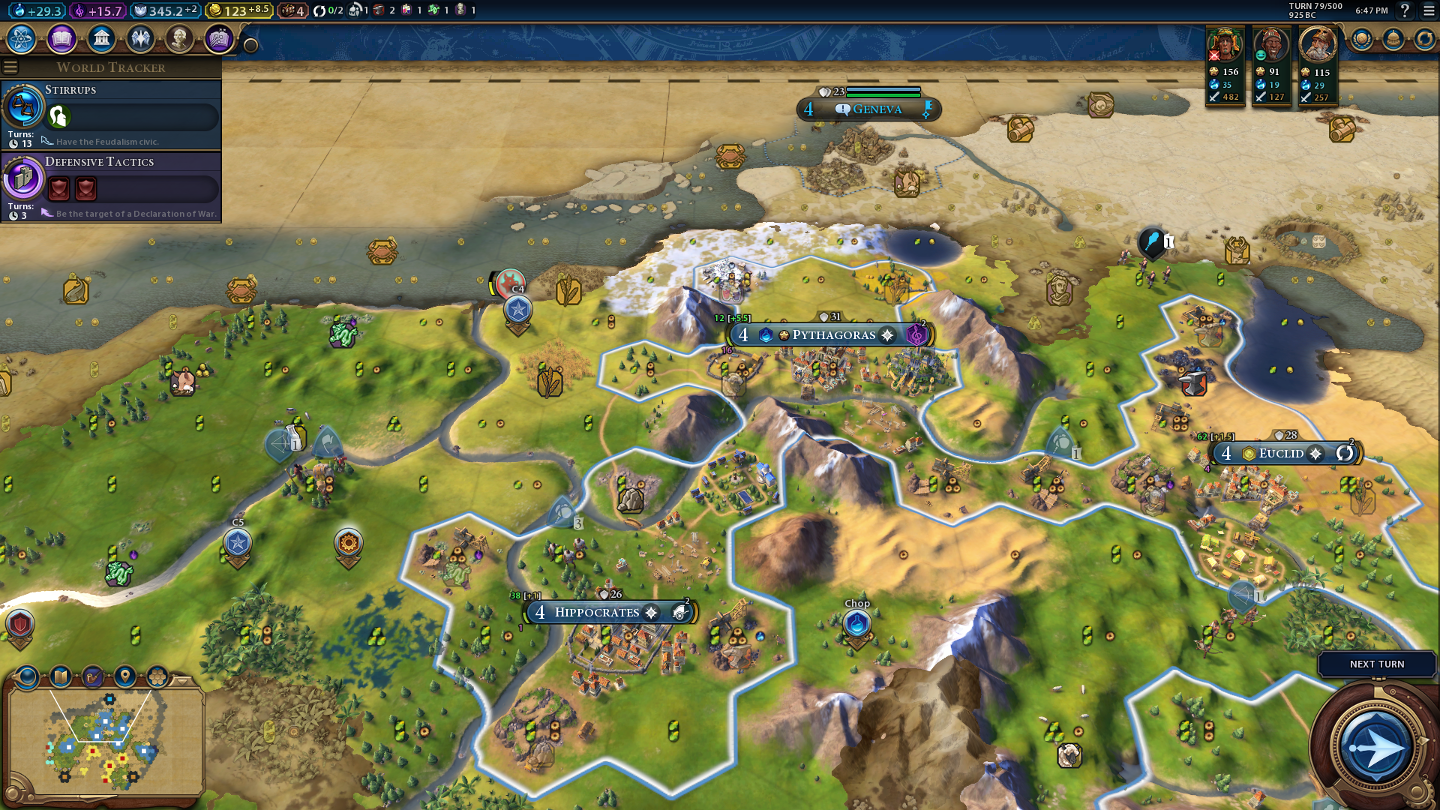The width and height of the screenshot is (1440, 810).
Task: Open the Trade Routes overview
Action: pos(1424,39)
